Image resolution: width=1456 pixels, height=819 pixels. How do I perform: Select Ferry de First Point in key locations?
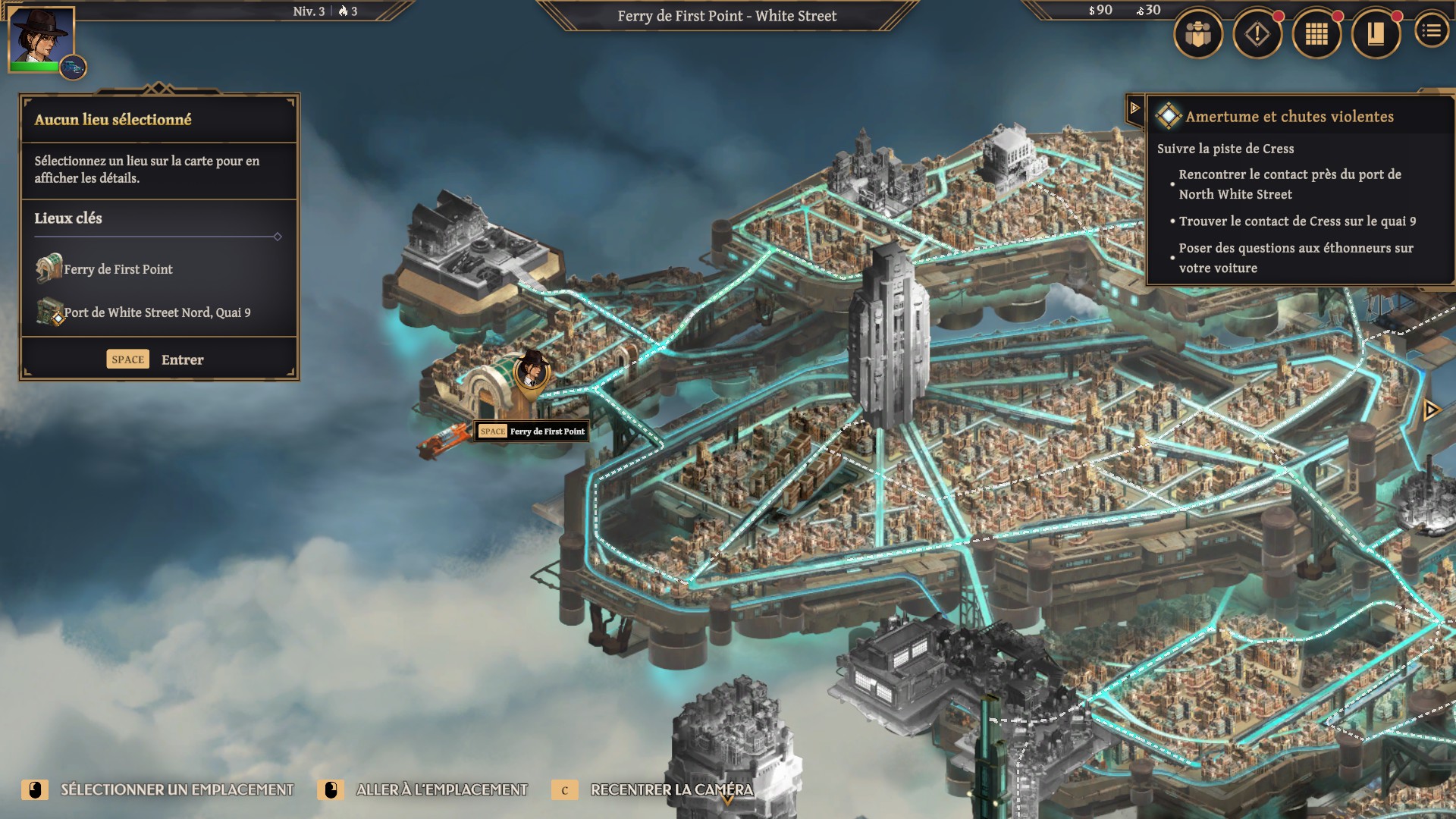(x=118, y=269)
